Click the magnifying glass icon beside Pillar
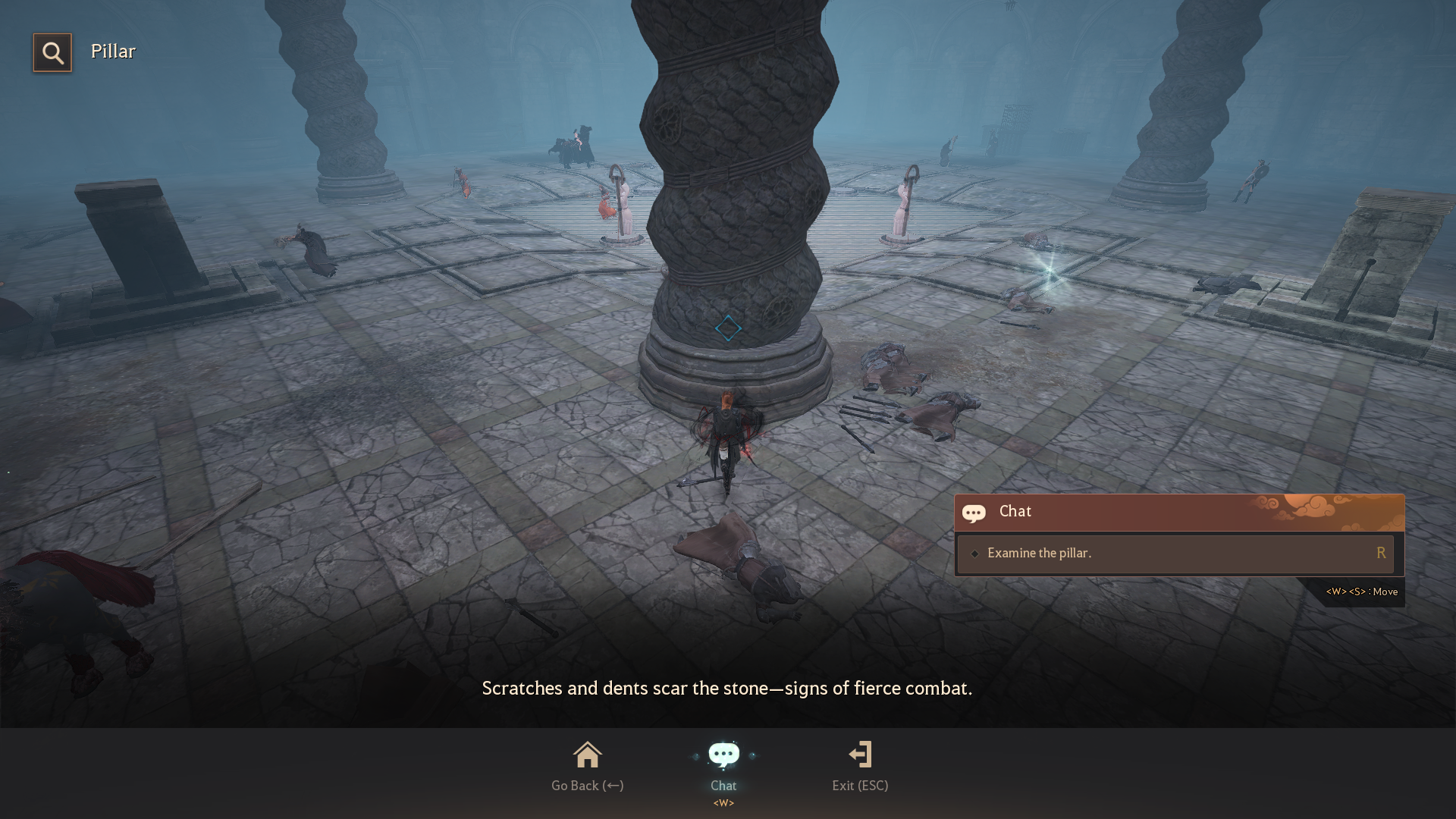 click(52, 52)
